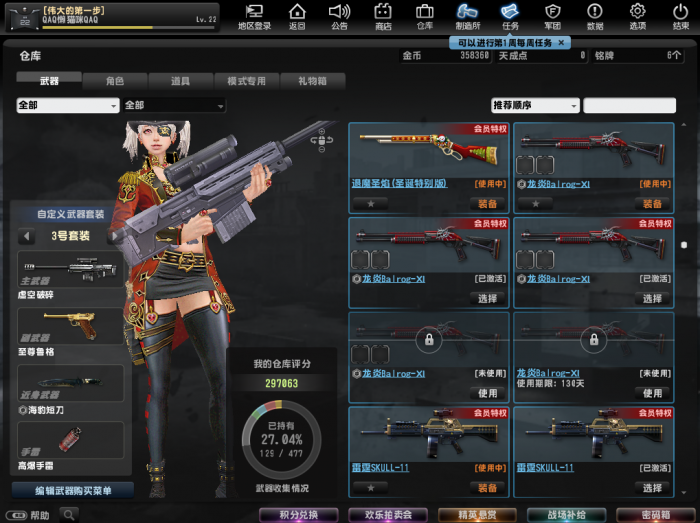This screenshot has height=523, width=700.
Task: Equip the 退魔圣焰 weapon with its 装备 button
Action: pos(487,203)
